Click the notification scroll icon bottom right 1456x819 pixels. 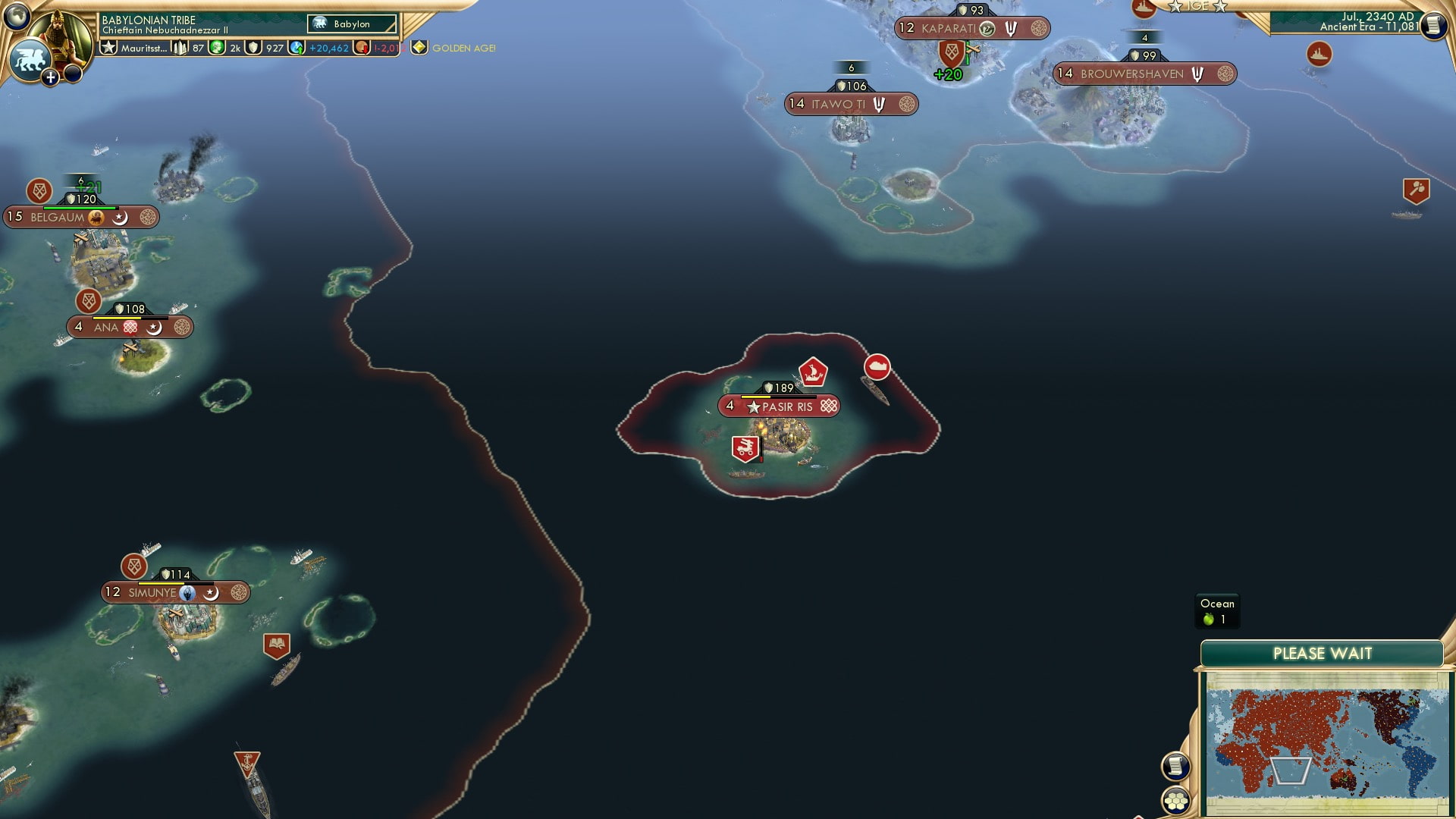[x=1175, y=767]
